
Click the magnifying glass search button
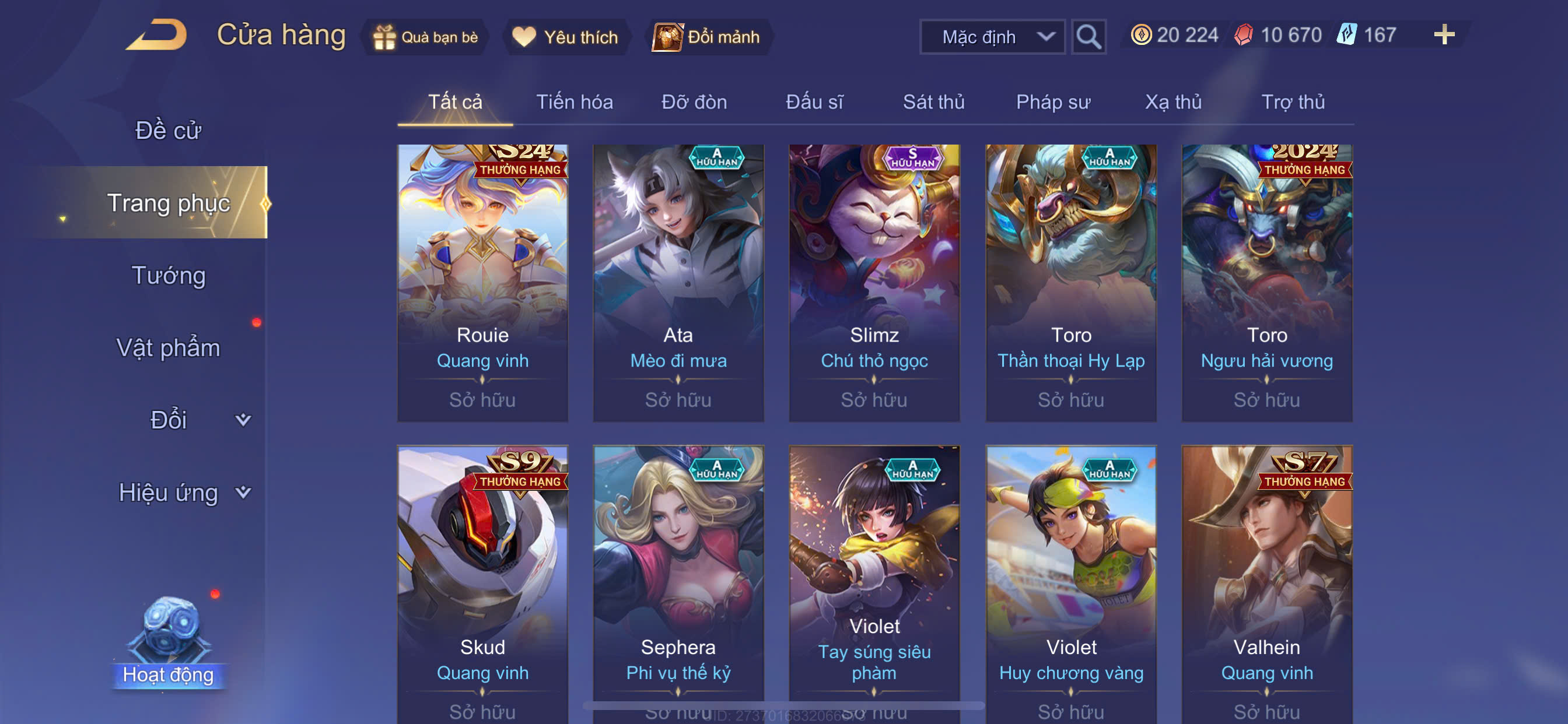coord(1088,37)
